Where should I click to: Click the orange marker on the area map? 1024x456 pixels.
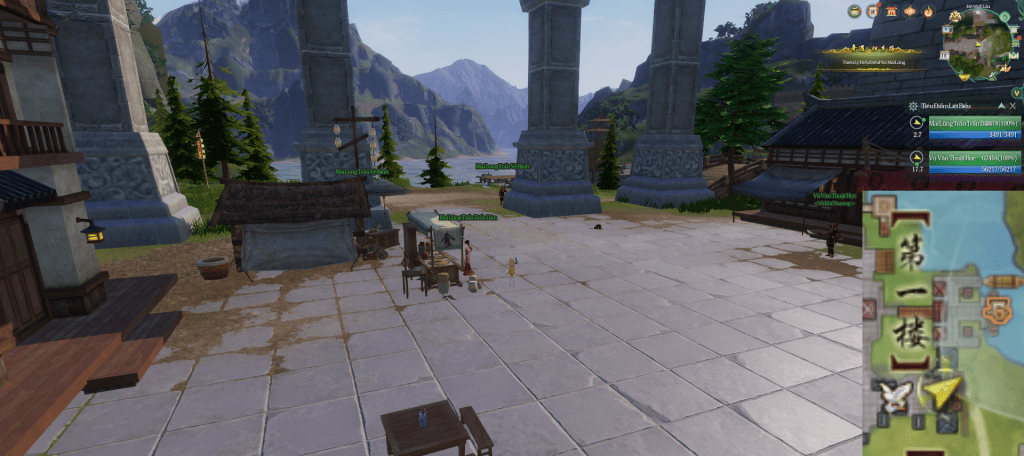[996, 312]
